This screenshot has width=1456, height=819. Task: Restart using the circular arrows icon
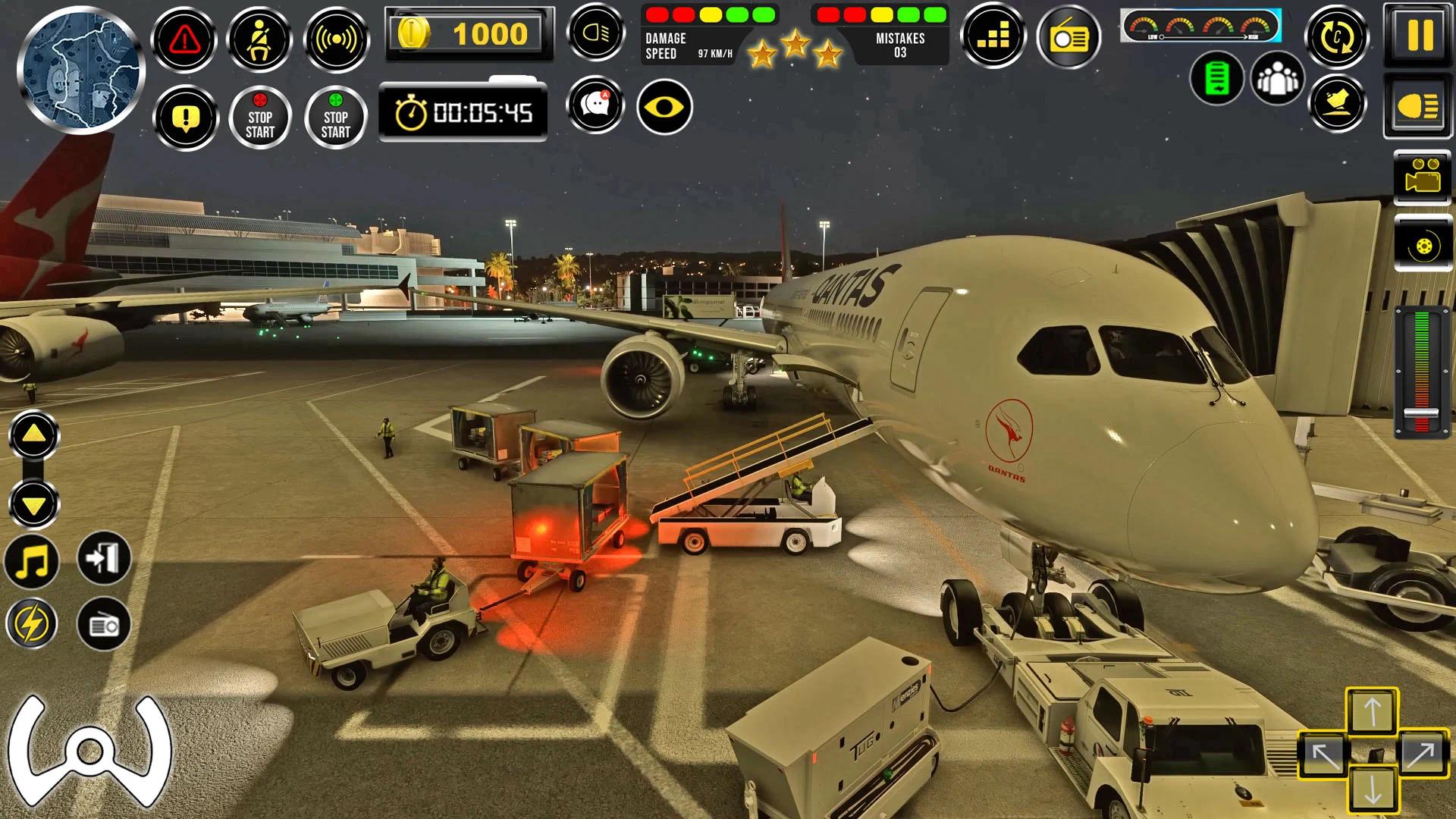point(1337,36)
